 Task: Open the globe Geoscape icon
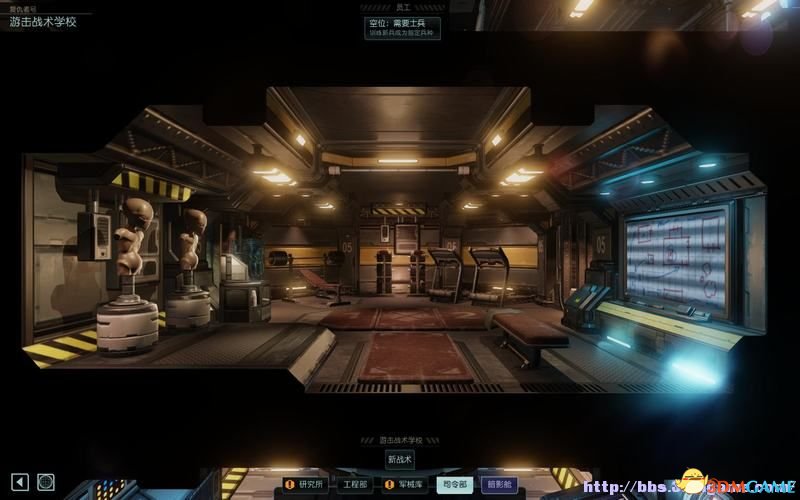pyautogui.click(x=46, y=482)
